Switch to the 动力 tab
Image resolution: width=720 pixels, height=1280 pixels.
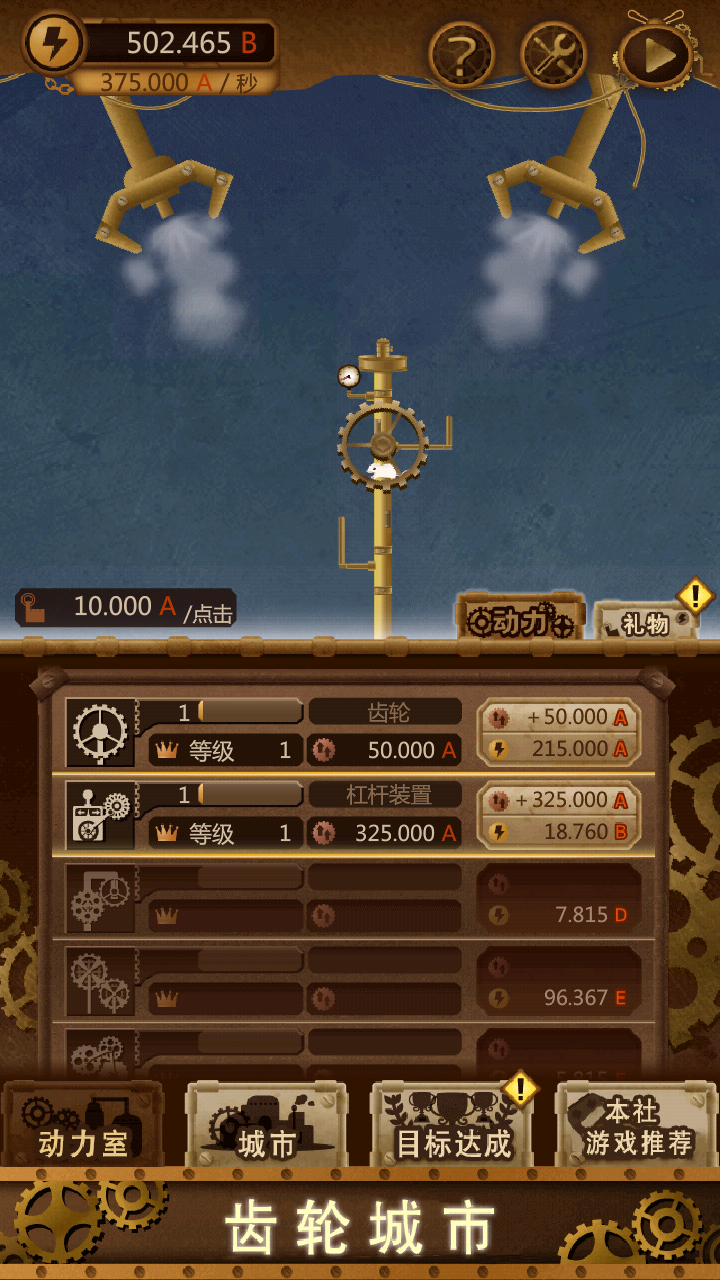point(519,620)
